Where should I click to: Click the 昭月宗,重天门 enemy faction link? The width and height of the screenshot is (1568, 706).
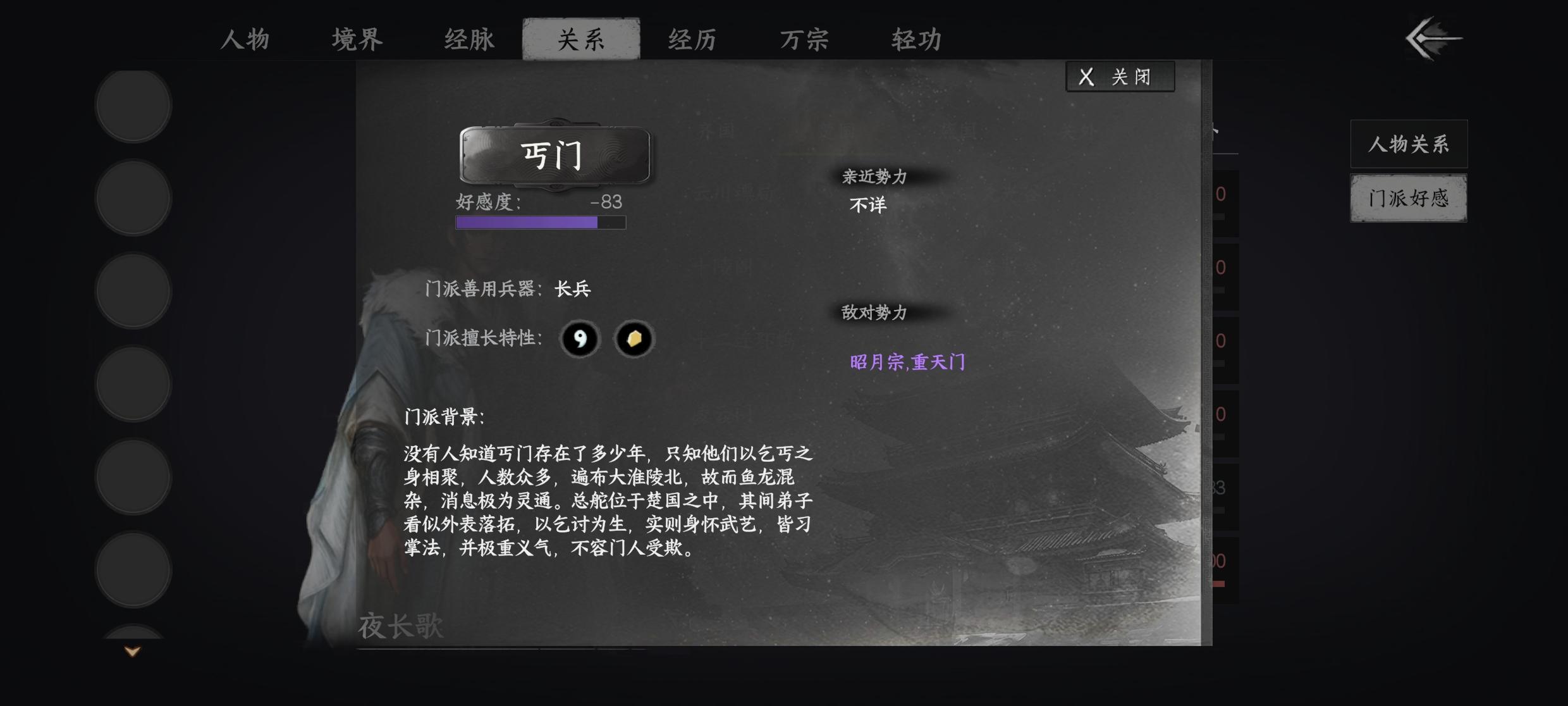tap(908, 363)
